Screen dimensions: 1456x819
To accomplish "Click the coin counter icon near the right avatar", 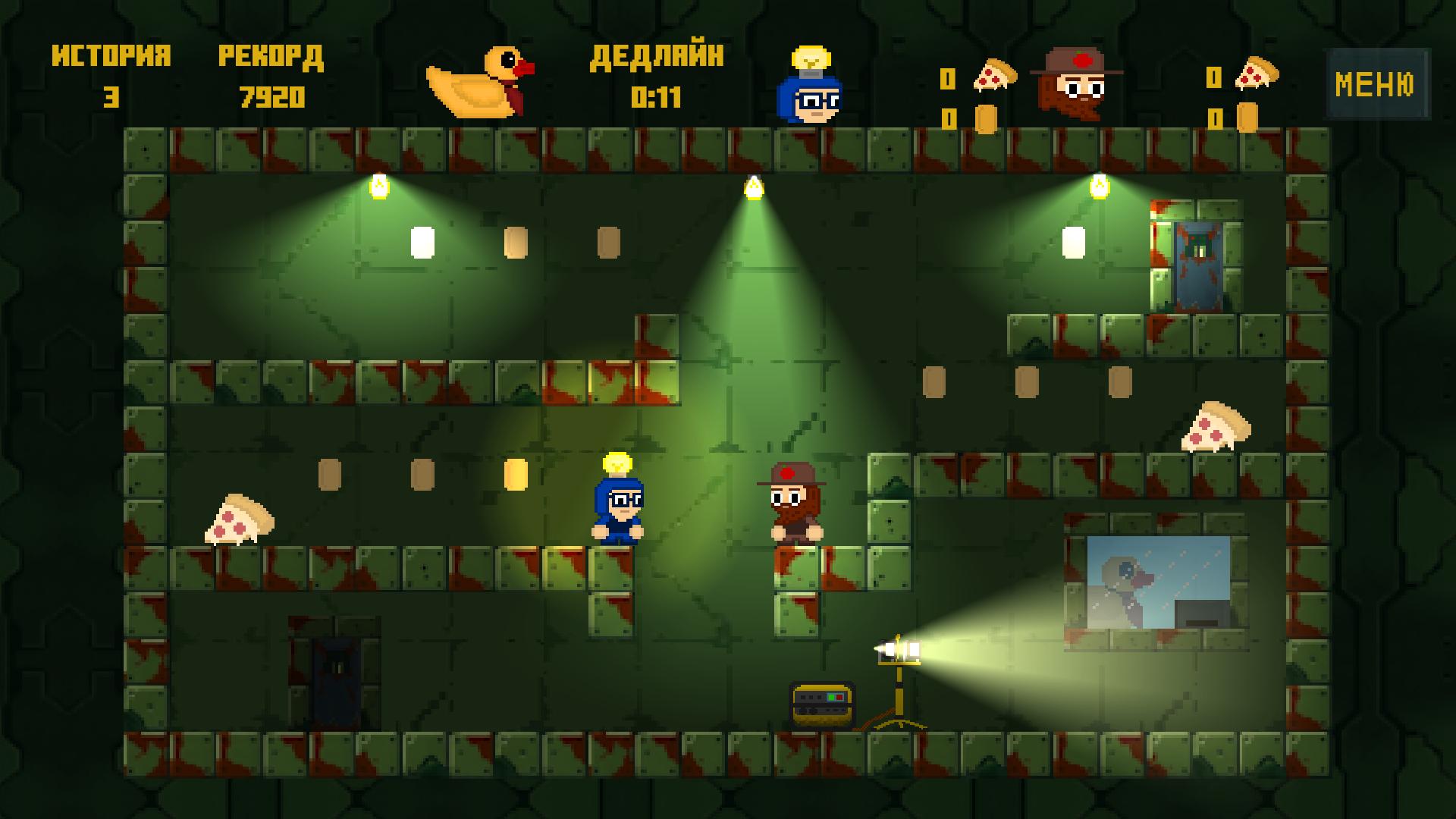I will coord(1247,118).
